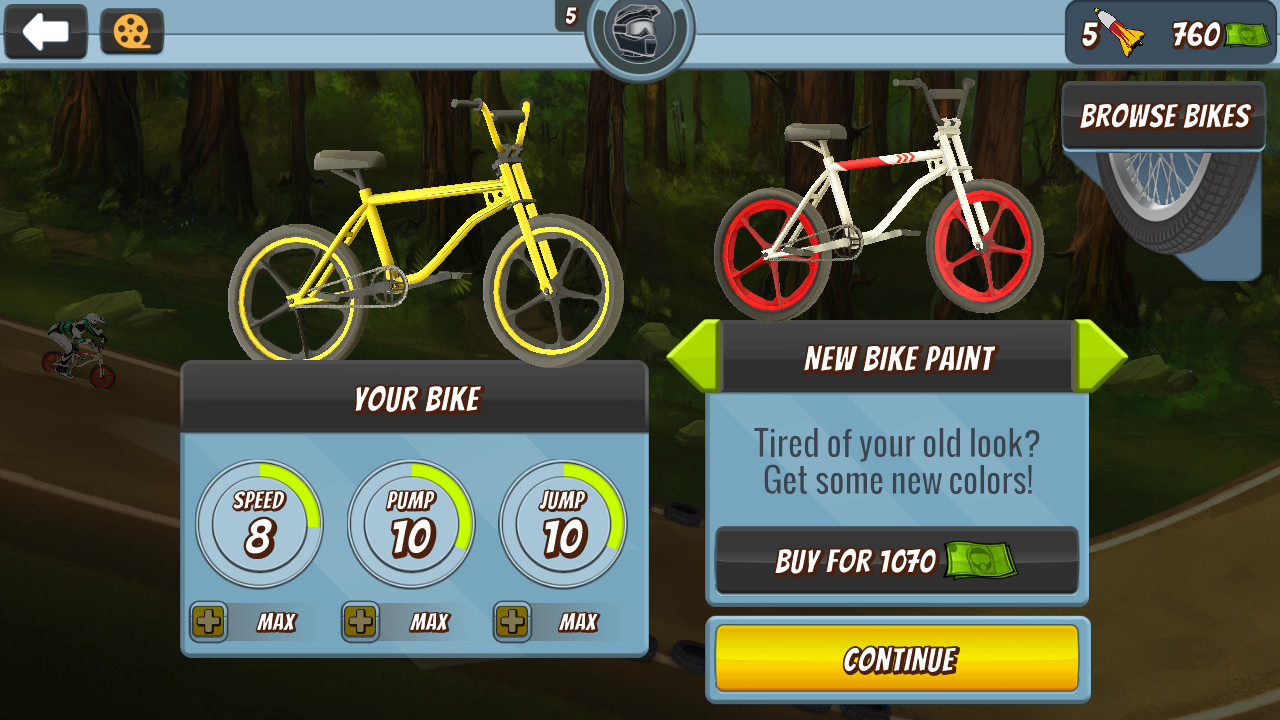Screen dimensions: 1280x720
Task: Hit the yellow Continue button
Action: tap(897, 659)
